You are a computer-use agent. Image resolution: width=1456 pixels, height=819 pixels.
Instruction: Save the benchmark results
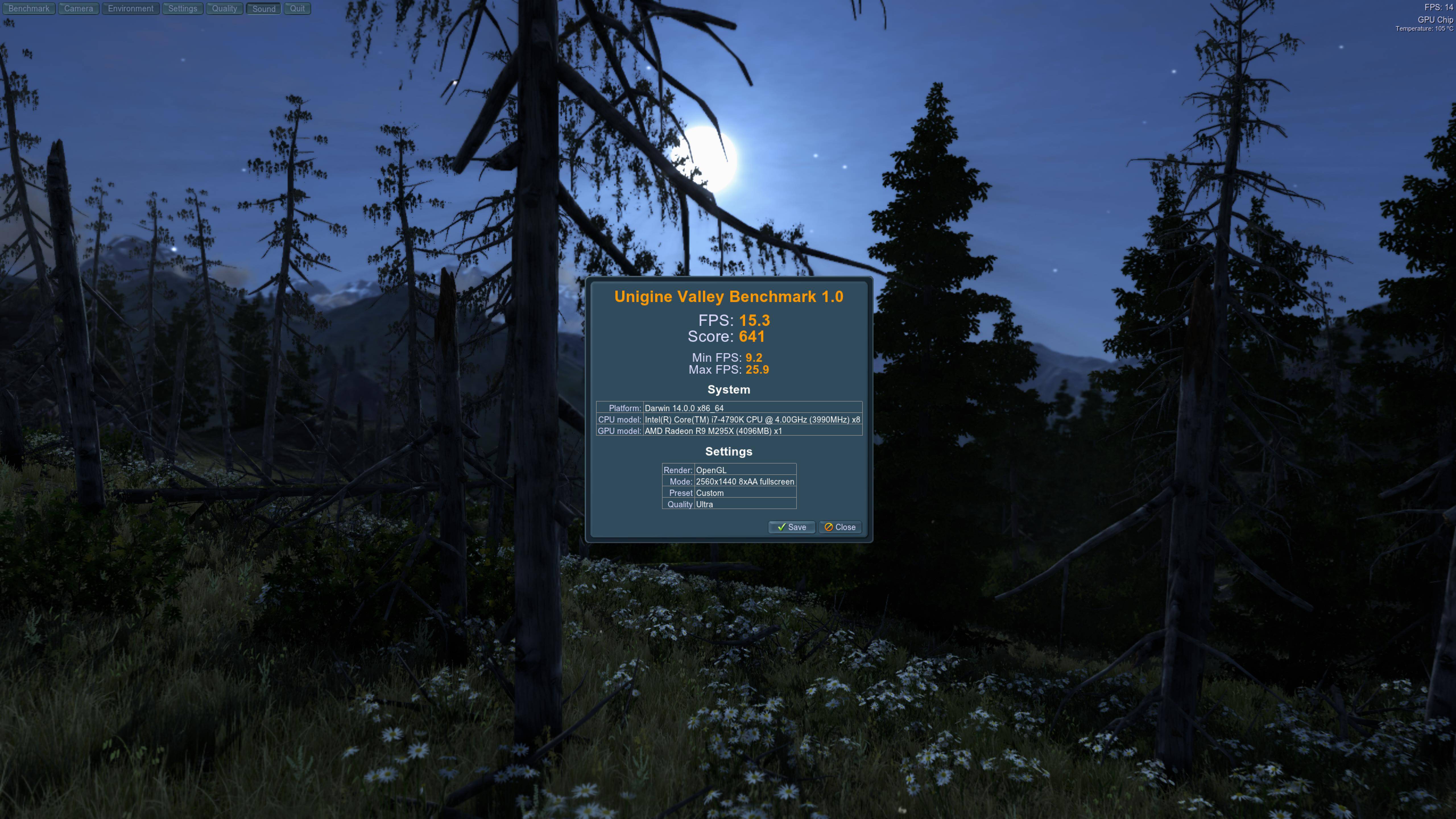[791, 527]
